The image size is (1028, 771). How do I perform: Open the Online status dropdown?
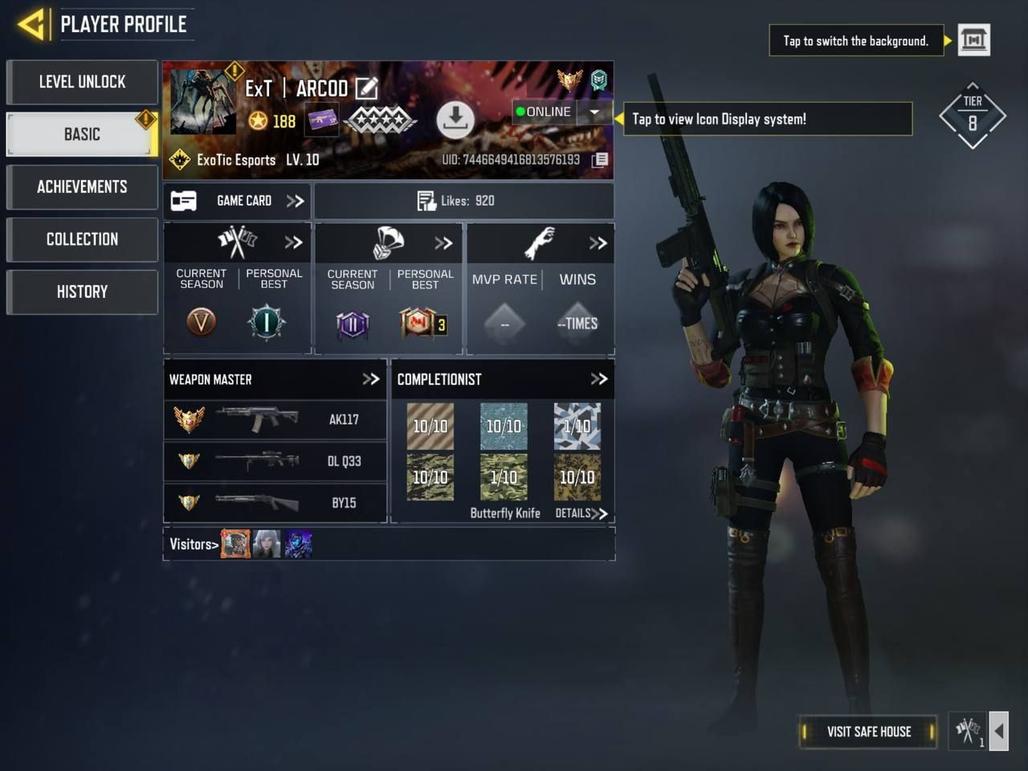point(594,112)
